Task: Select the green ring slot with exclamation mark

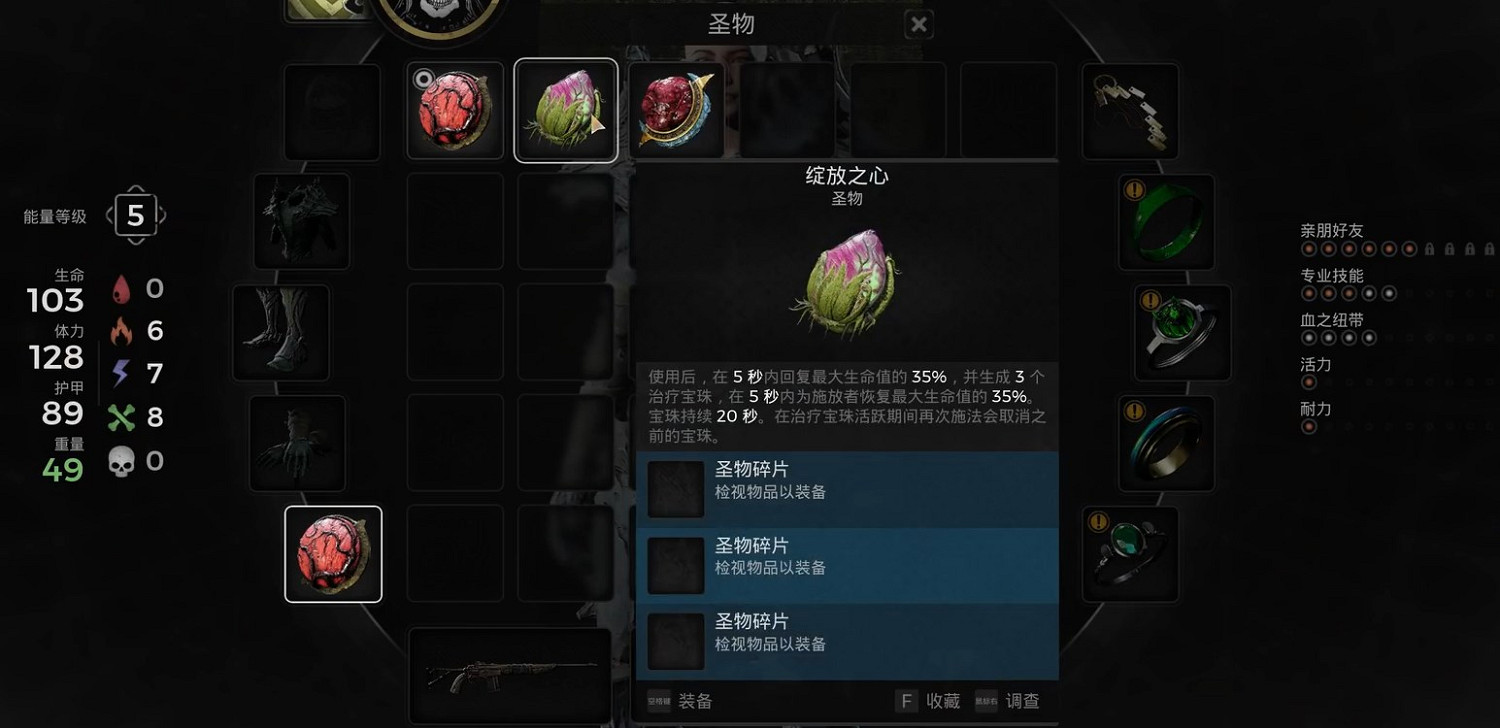Action: (1166, 219)
